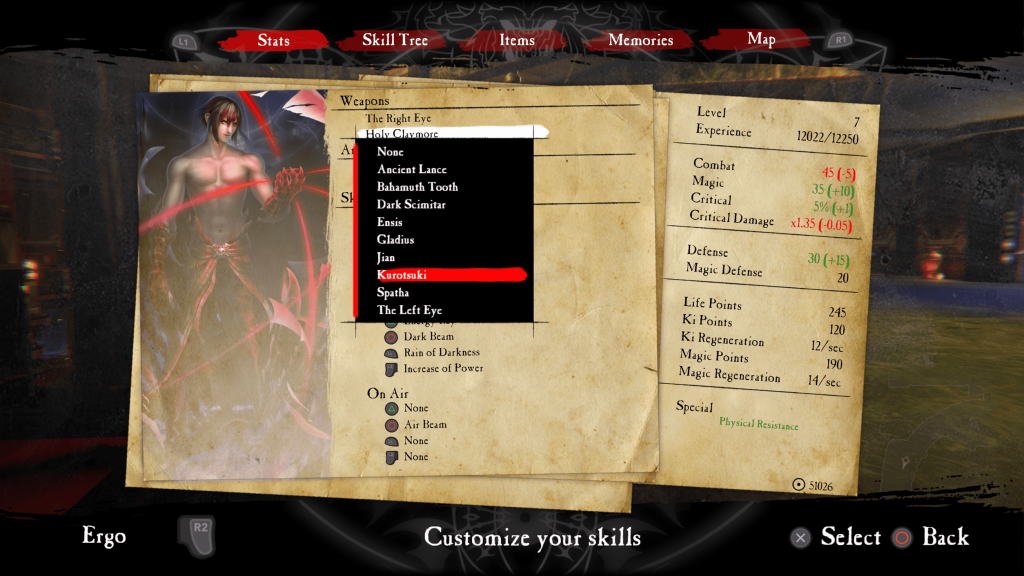Equip the Bahamuth Tooth weapon
Viewport: 1024px width, 576px height.
tap(417, 187)
